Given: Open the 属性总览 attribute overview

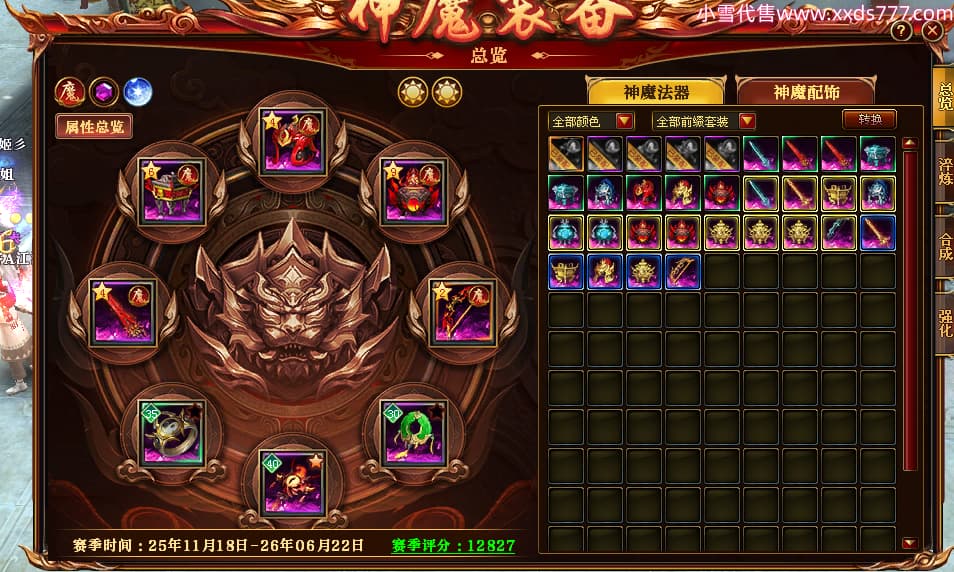Looking at the screenshot, I should point(94,127).
